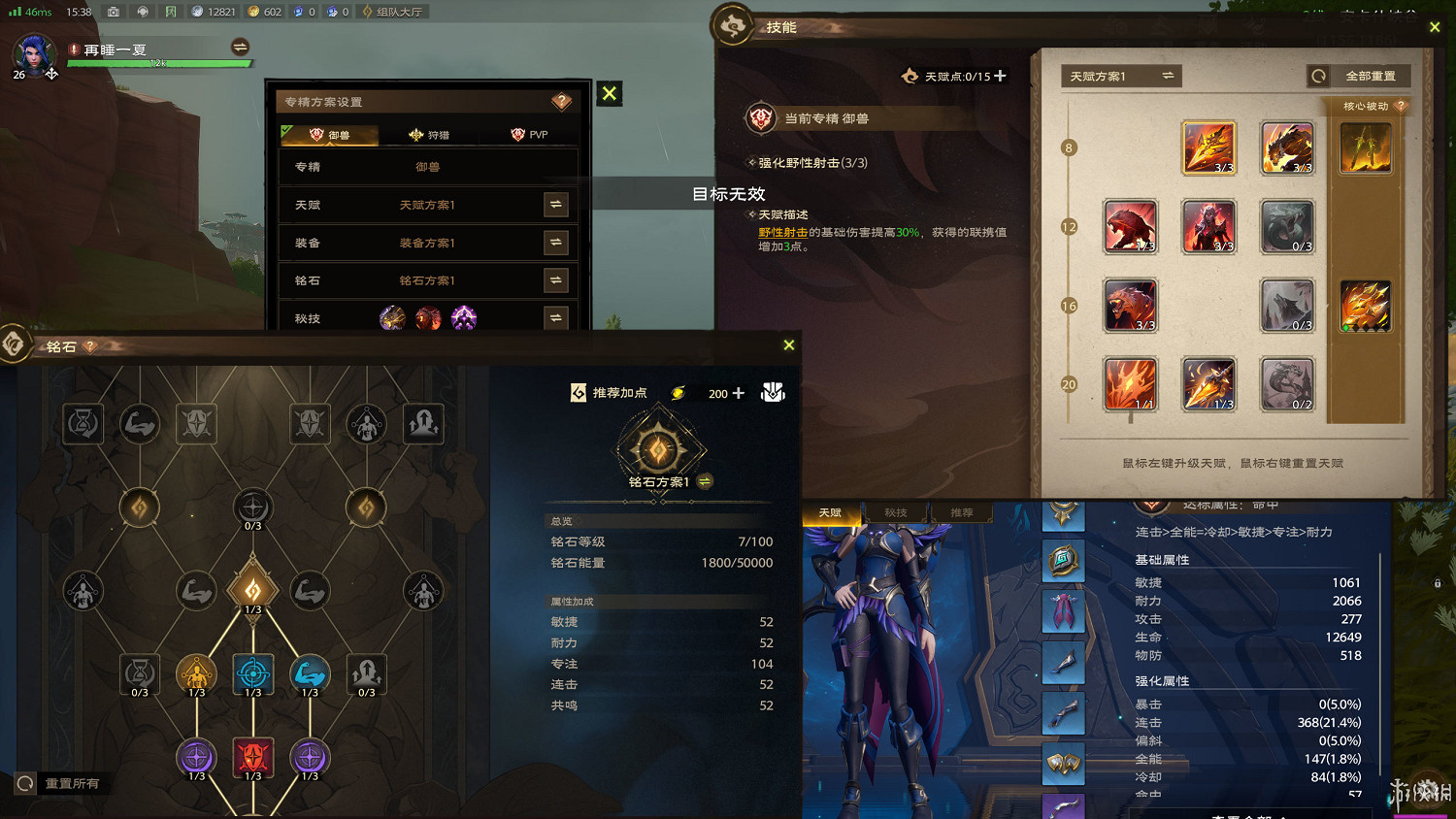Select the blue crosshair 铭石 node

(253, 672)
